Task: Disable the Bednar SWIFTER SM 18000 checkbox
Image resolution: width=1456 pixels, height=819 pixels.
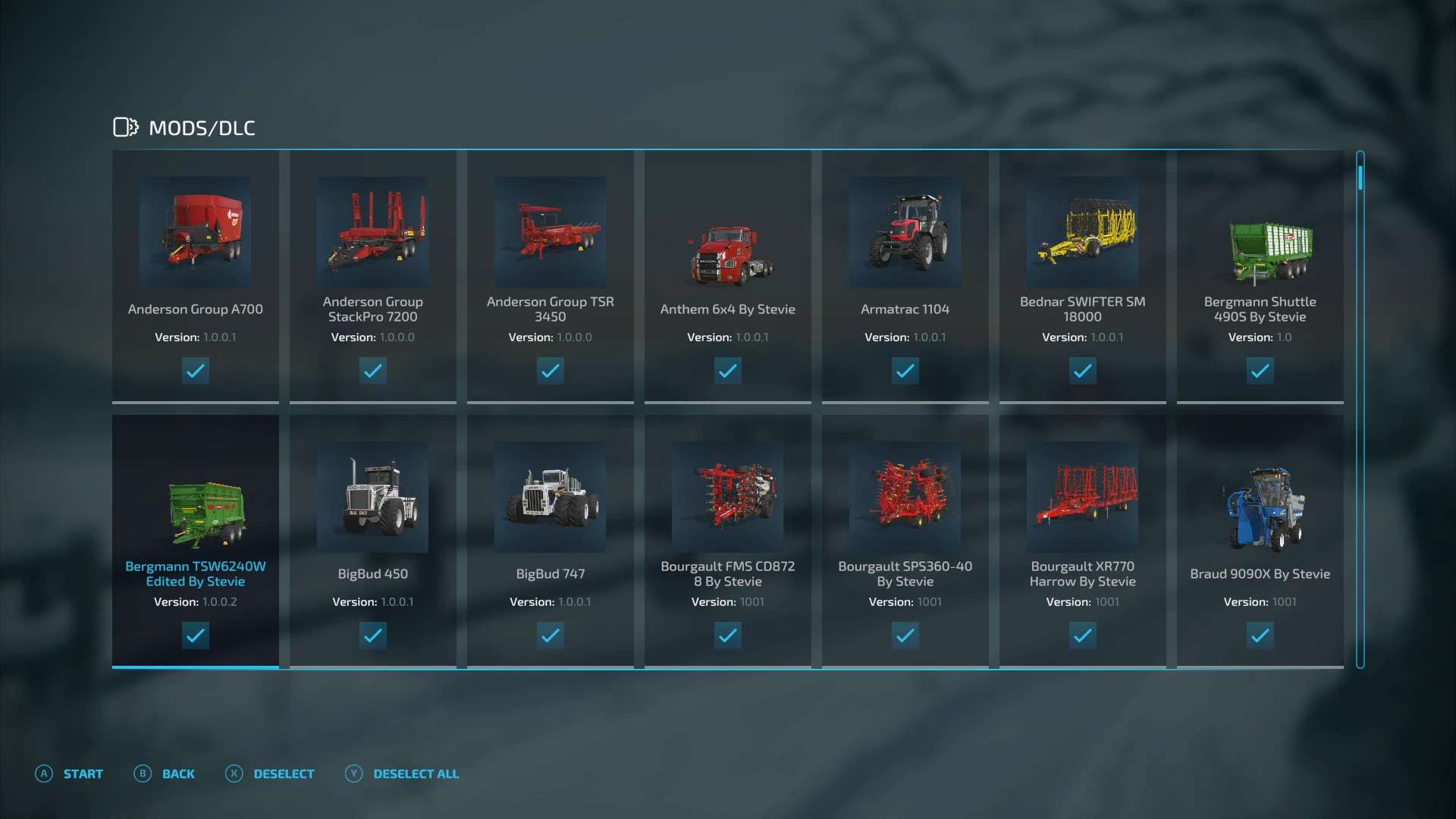Action: tap(1082, 371)
